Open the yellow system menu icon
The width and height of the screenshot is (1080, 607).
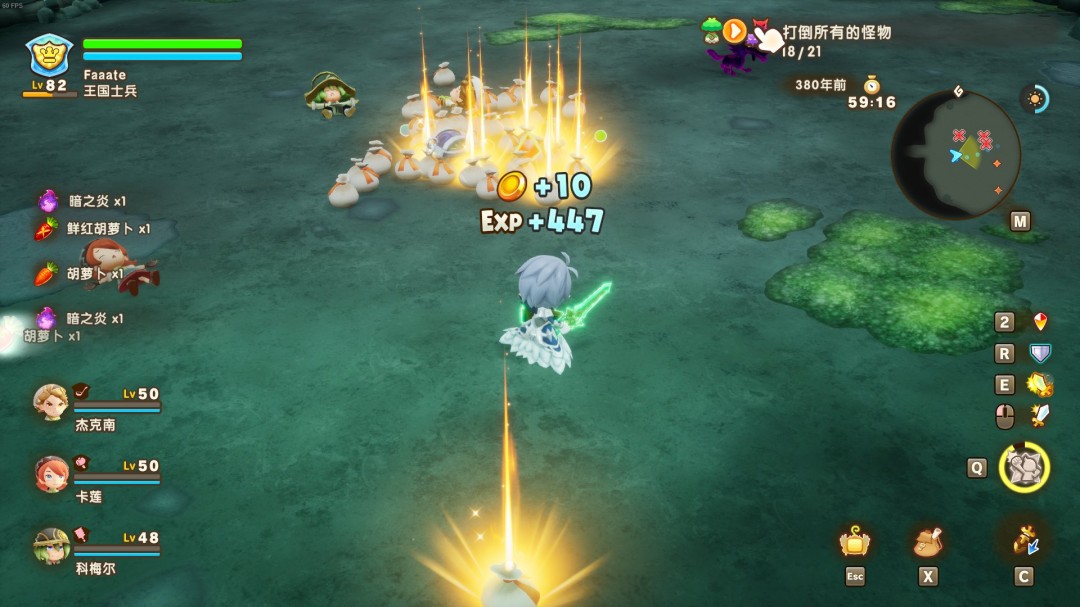855,543
